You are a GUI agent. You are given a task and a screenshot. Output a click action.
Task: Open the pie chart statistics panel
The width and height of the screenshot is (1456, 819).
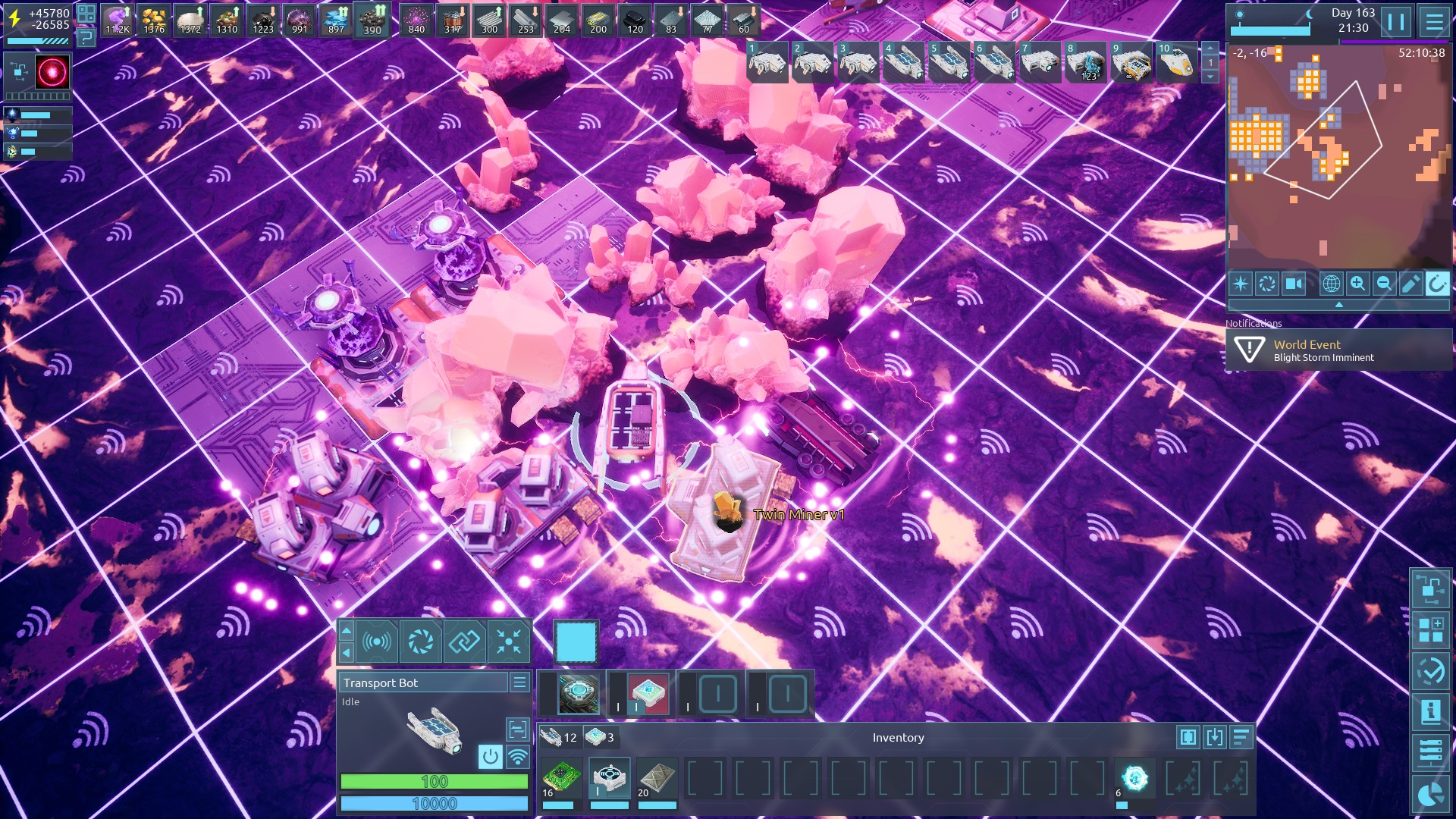tap(1430, 794)
